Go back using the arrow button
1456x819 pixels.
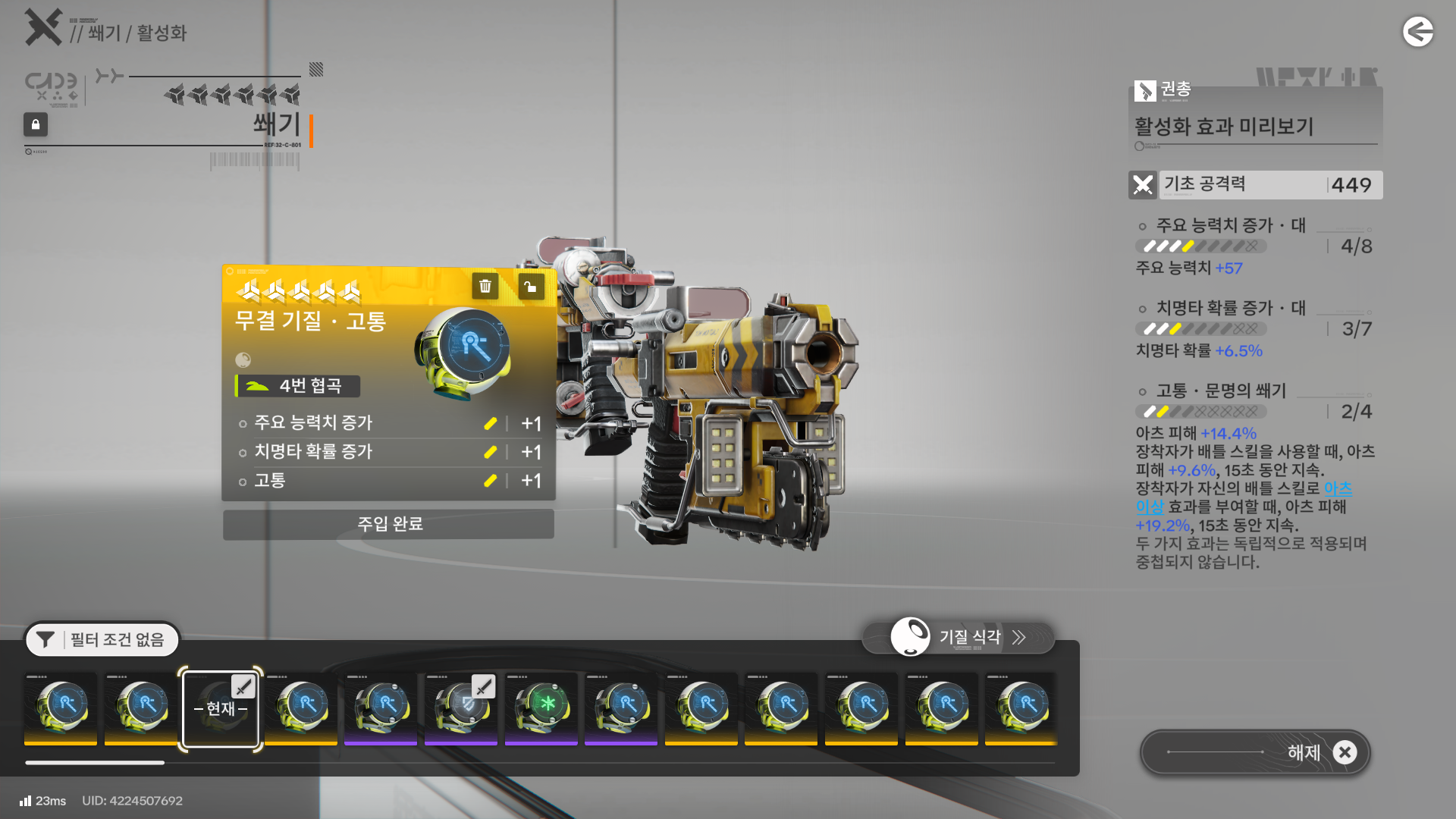tap(1417, 32)
